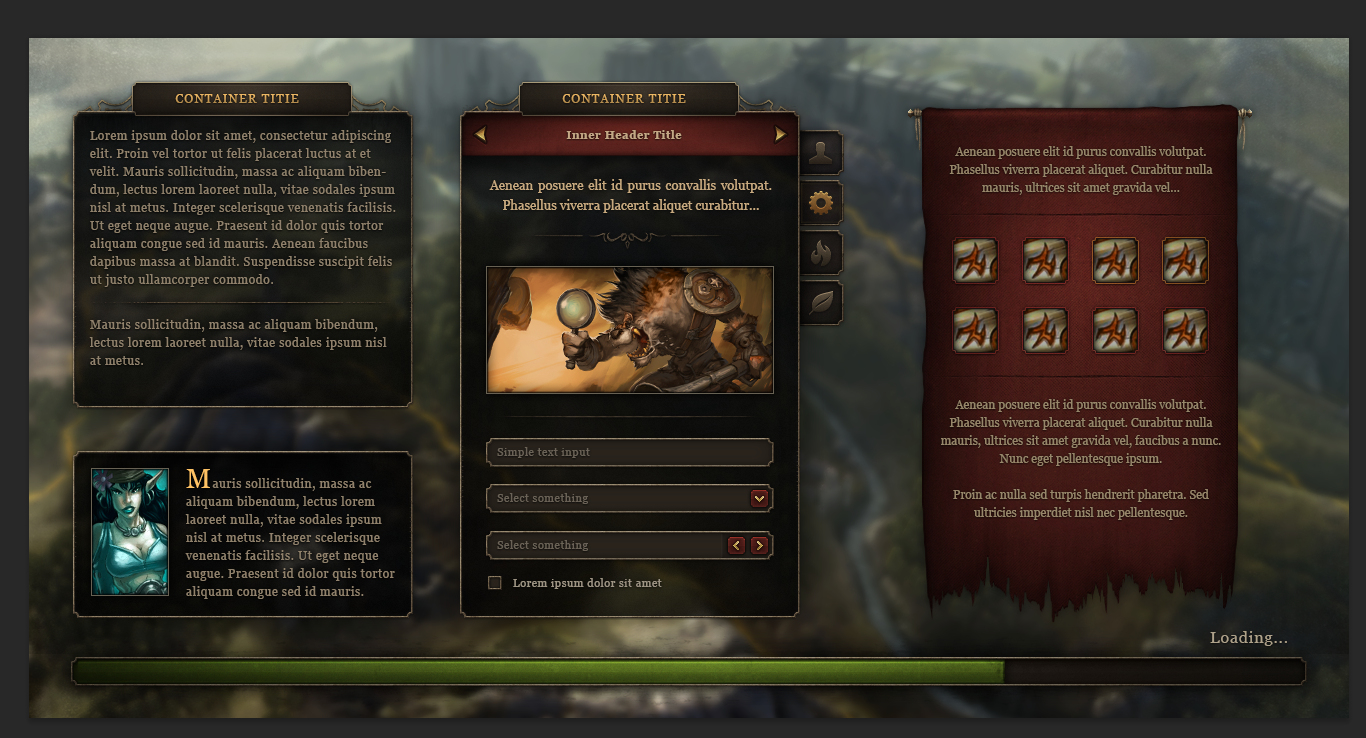Open the red chevron on the dropdown field
Viewport: 1366px width, 738px height.
point(760,498)
